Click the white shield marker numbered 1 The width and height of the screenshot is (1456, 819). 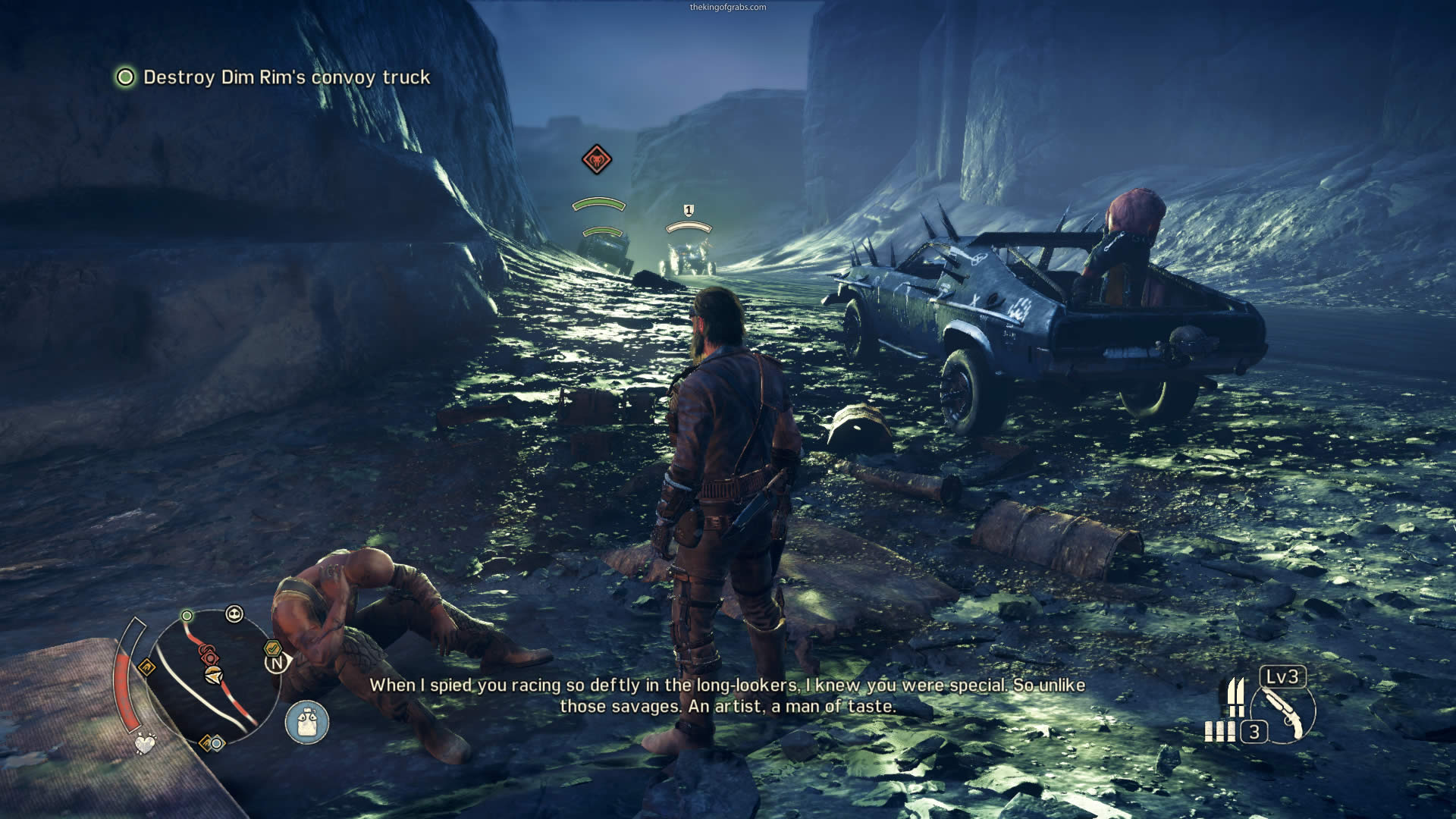tap(689, 210)
